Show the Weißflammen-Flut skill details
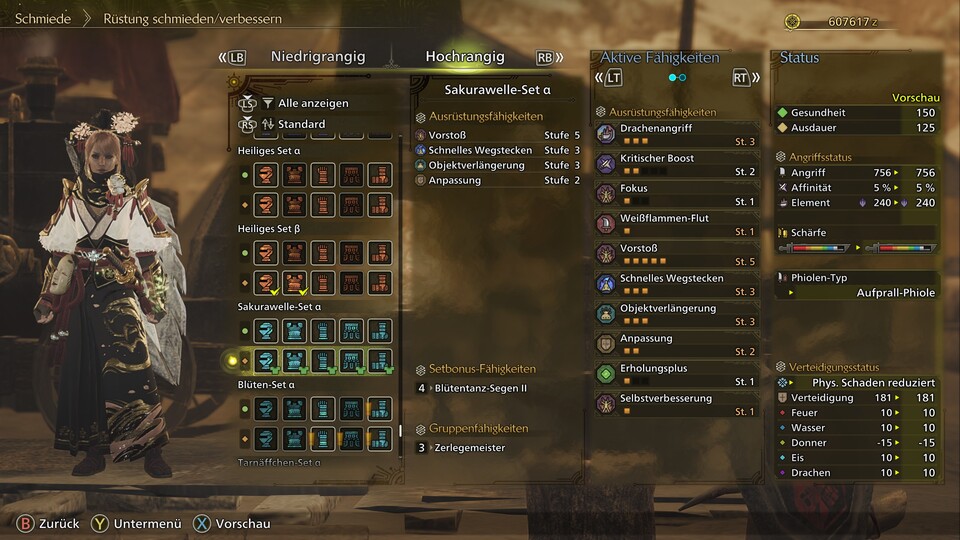This screenshot has width=960, height=540. tap(676, 224)
